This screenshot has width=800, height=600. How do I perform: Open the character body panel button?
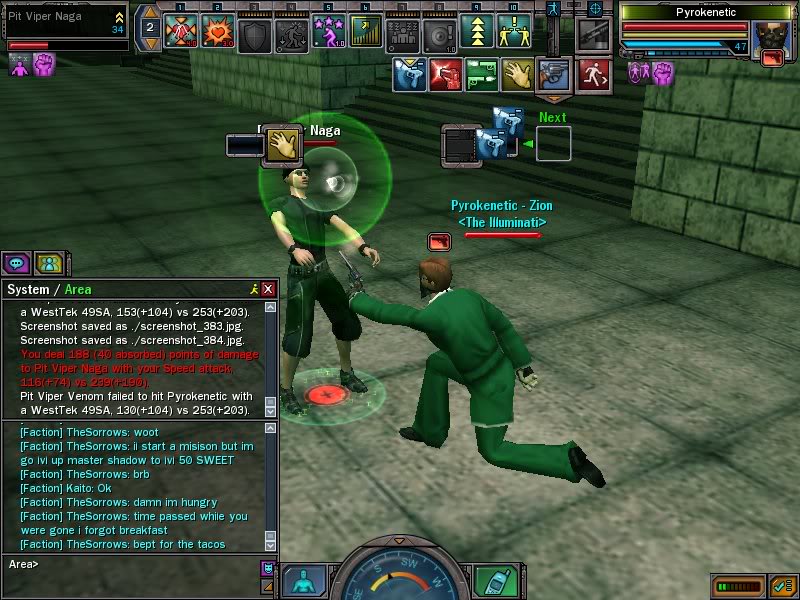[303, 580]
